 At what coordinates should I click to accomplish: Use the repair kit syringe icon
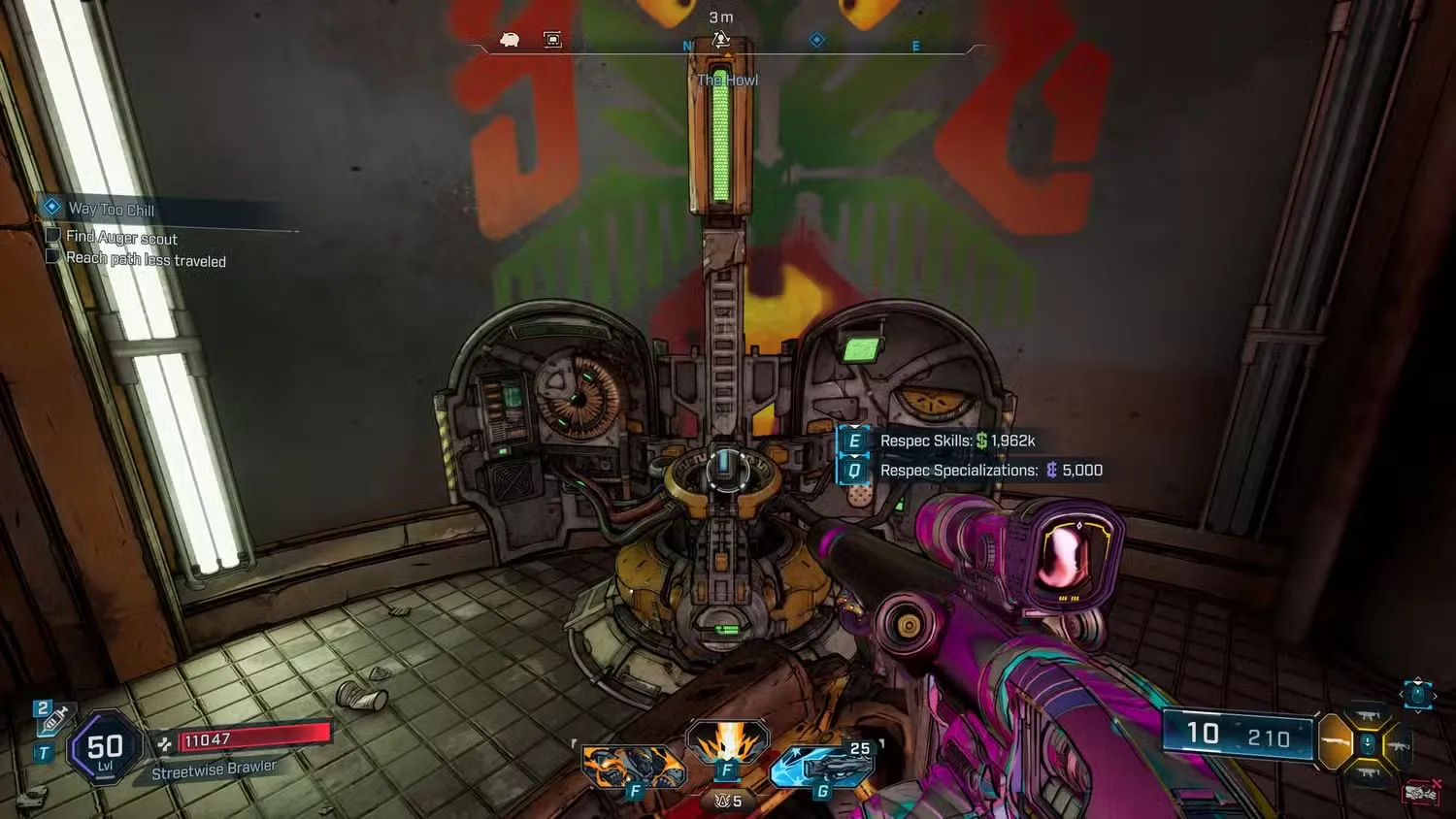click(x=53, y=720)
